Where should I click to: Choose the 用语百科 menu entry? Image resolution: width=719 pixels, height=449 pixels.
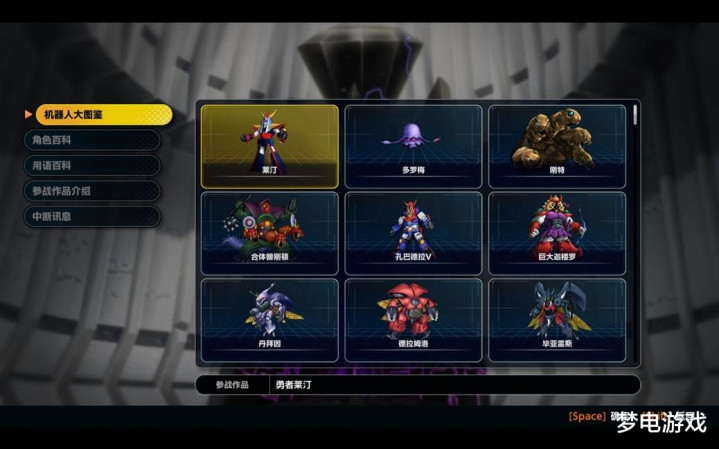coord(92,166)
